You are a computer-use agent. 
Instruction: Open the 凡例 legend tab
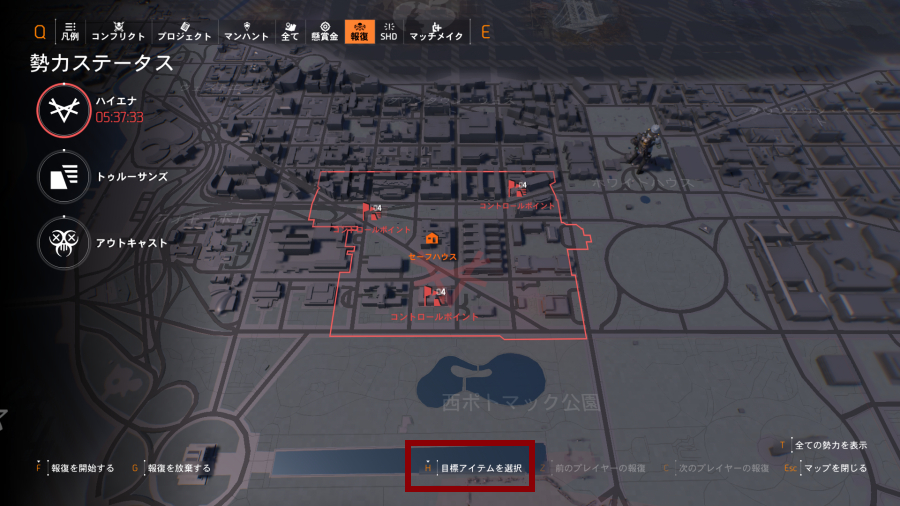pos(70,31)
